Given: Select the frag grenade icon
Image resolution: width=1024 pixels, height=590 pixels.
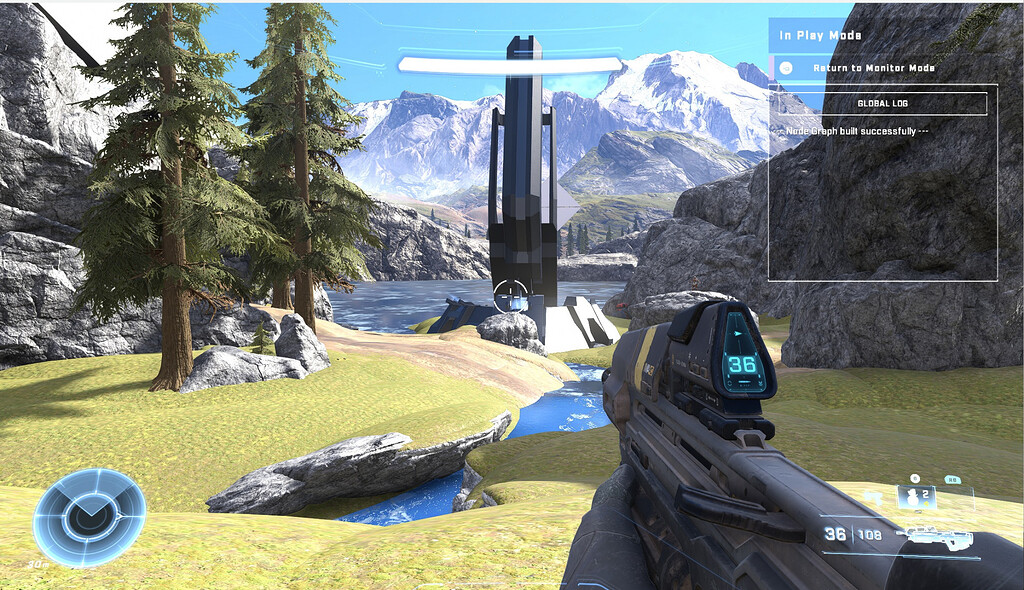Looking at the screenshot, I should tap(913, 497).
